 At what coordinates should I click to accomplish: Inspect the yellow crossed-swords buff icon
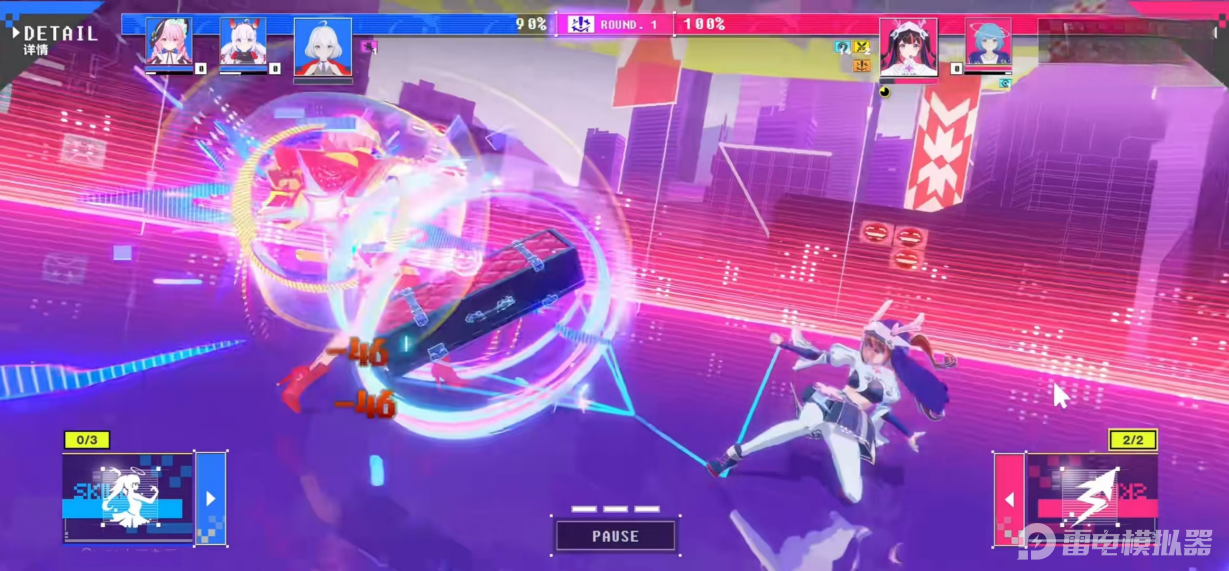pos(860,47)
